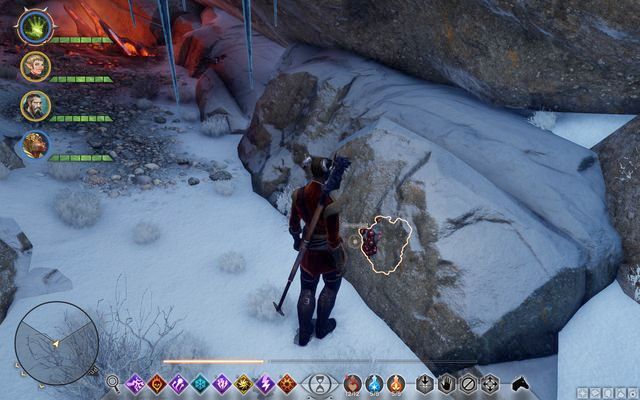Use the teal snowflake ice ability
The image size is (640, 400).
(200, 382)
